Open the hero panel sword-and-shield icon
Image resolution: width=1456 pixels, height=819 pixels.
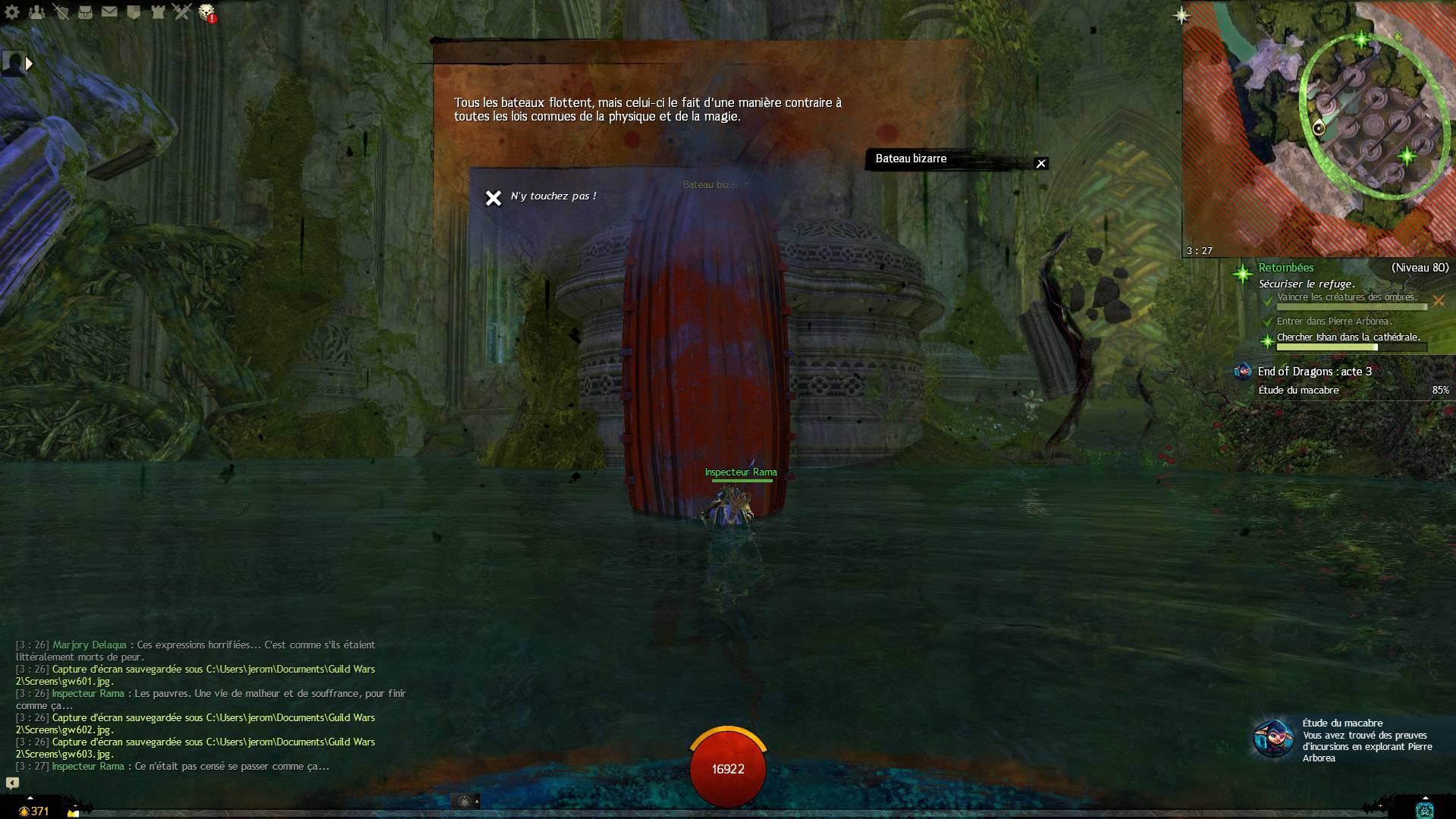(61, 11)
